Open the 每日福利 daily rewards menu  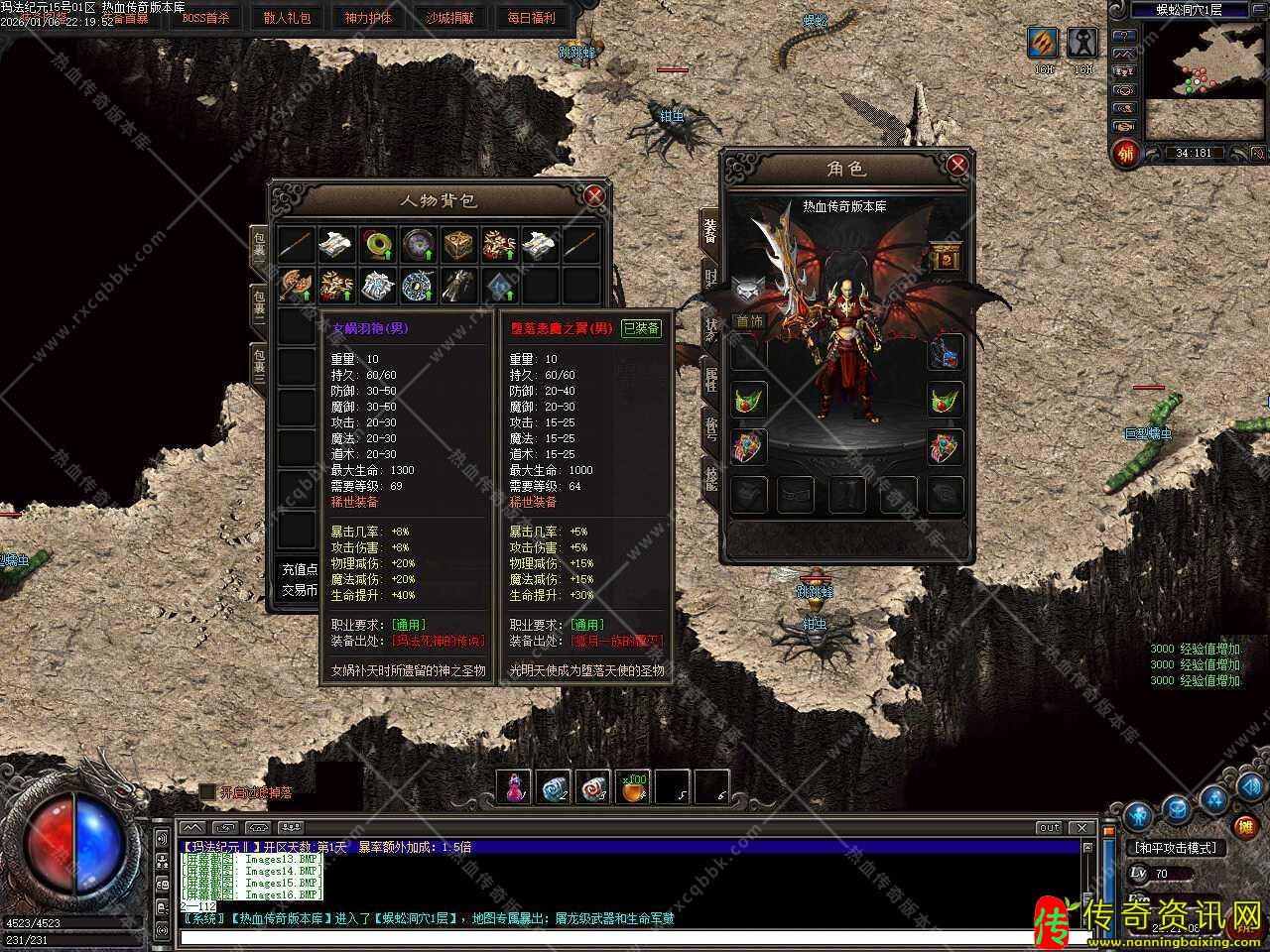pos(531,18)
